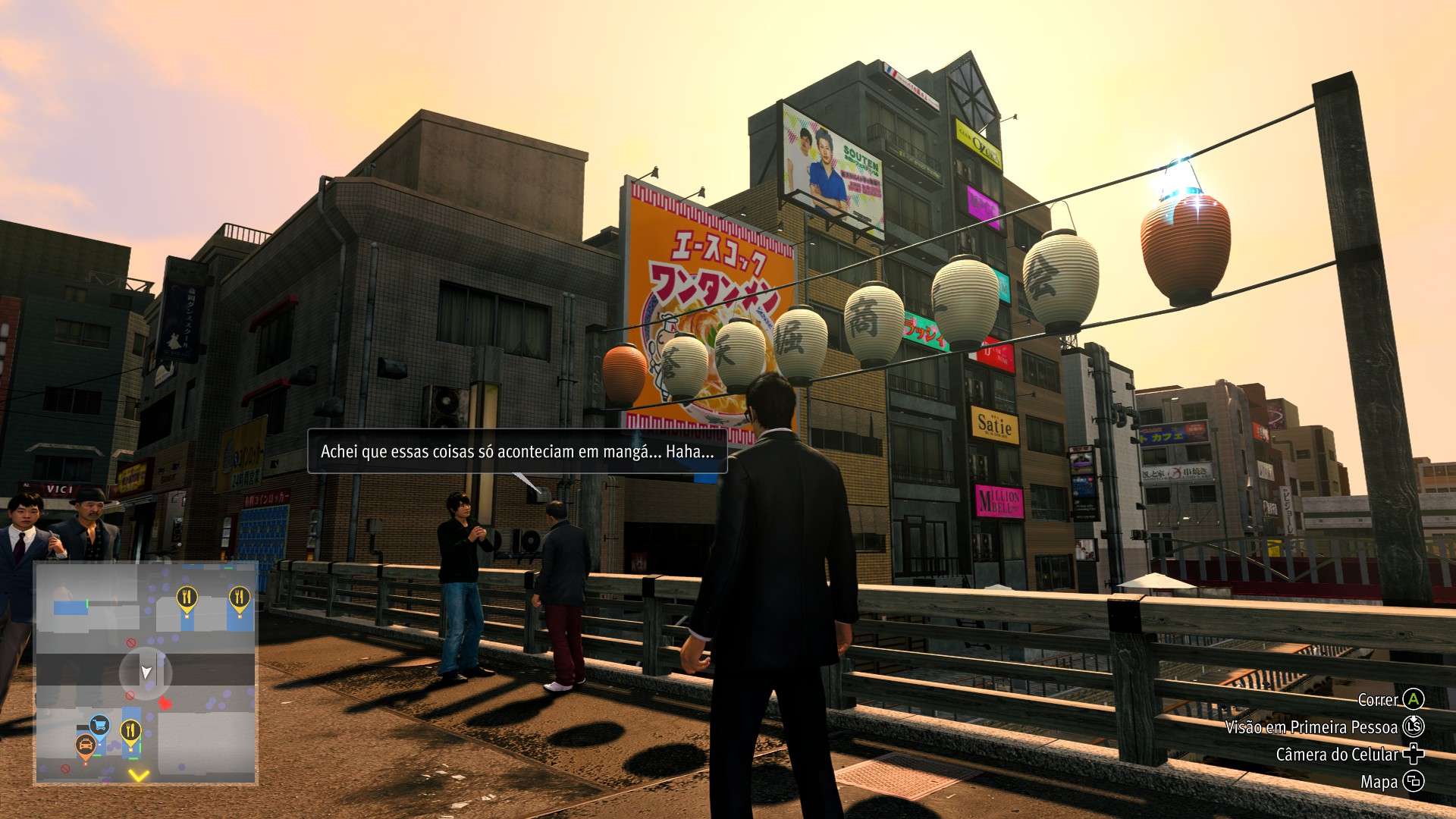Click the red splat marker on minimap
1456x819 pixels.
tap(165, 704)
